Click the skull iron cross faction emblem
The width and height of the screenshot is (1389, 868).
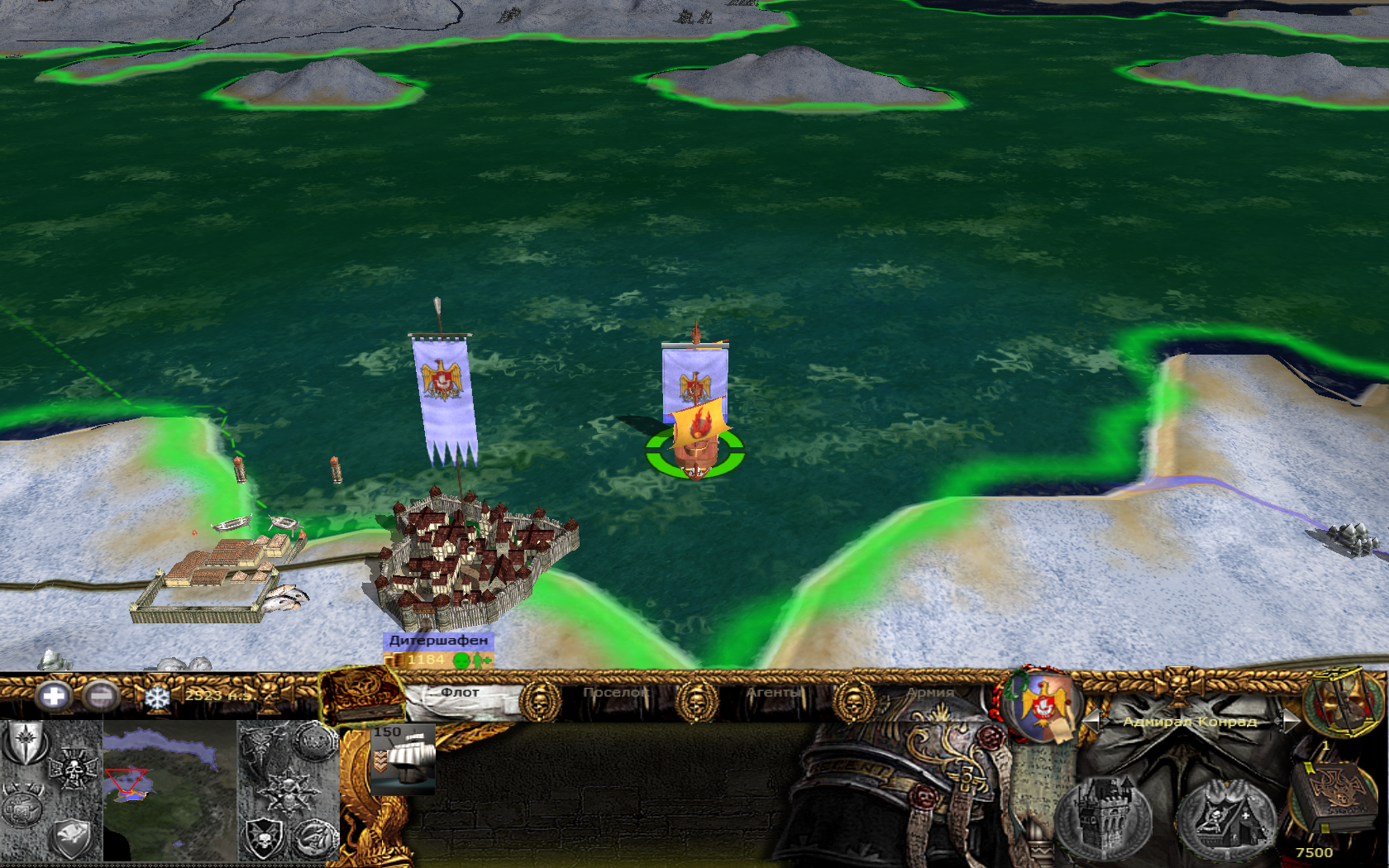click(x=73, y=770)
